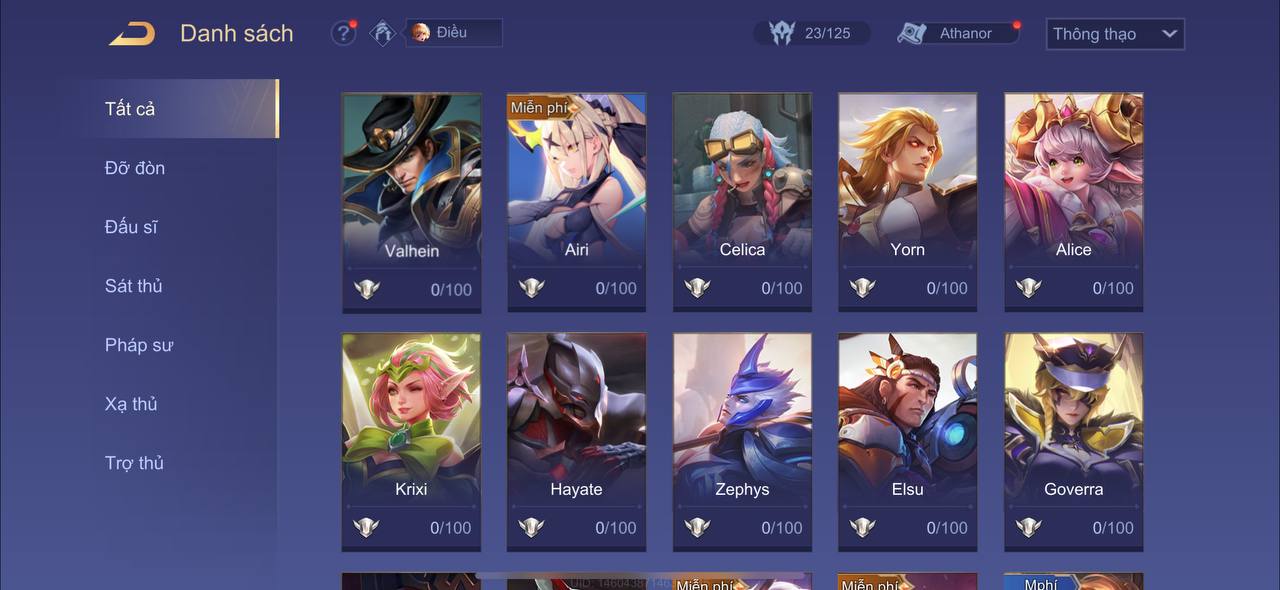Choose the Pháp sư category

pyautogui.click(x=139, y=345)
